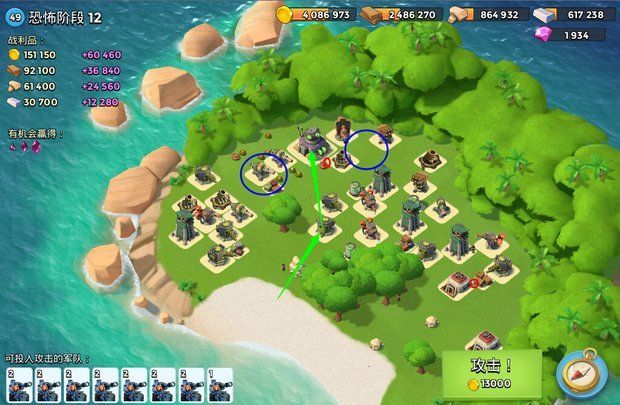Select the tank slot holding 1 unit

[x=220, y=385]
